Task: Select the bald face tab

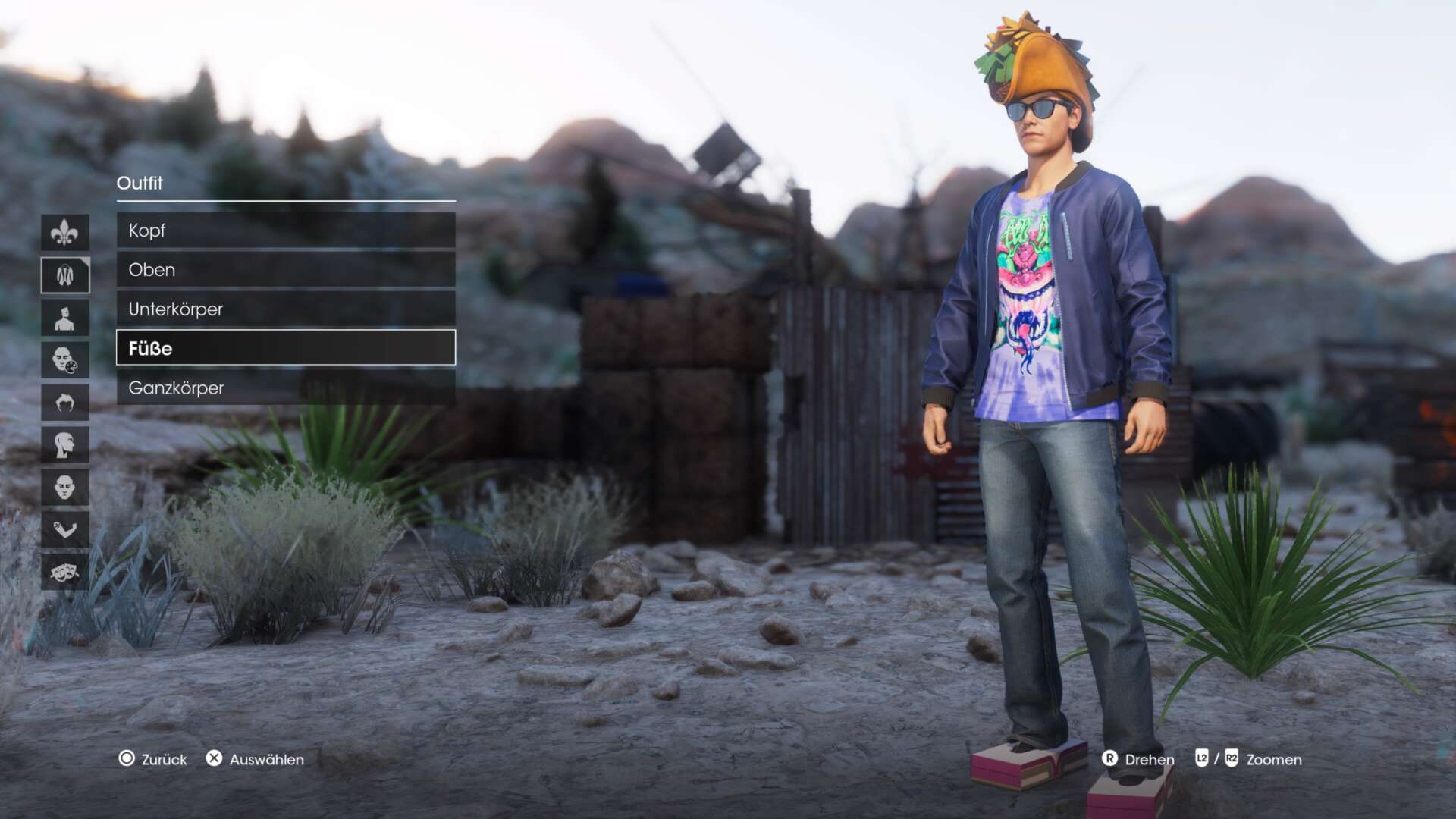Action: pos(65,487)
